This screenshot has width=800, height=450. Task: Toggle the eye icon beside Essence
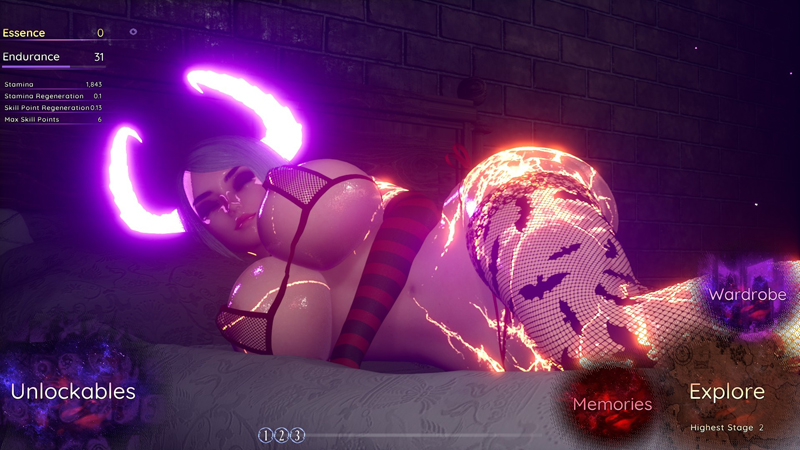point(133,32)
